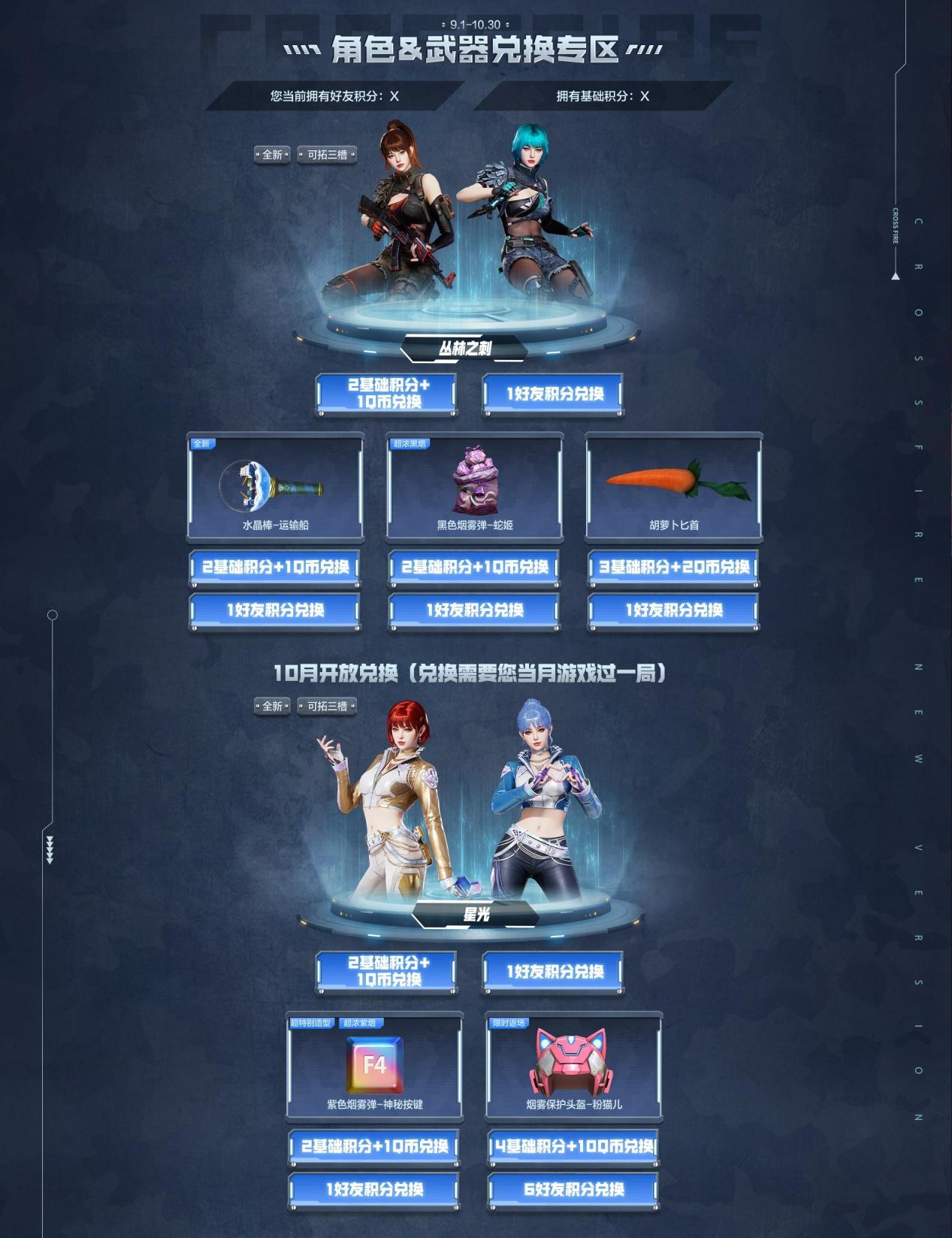Click the 4基础积分+10Q币兑换 button
The image size is (952, 1238).
tap(574, 1146)
